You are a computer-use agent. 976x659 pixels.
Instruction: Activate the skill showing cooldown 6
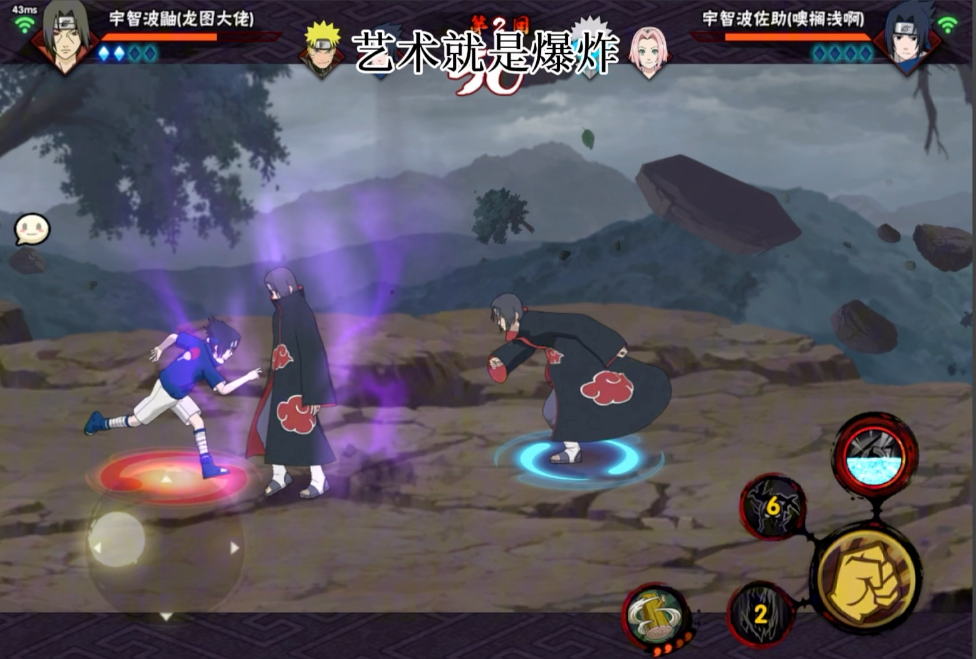(x=772, y=507)
